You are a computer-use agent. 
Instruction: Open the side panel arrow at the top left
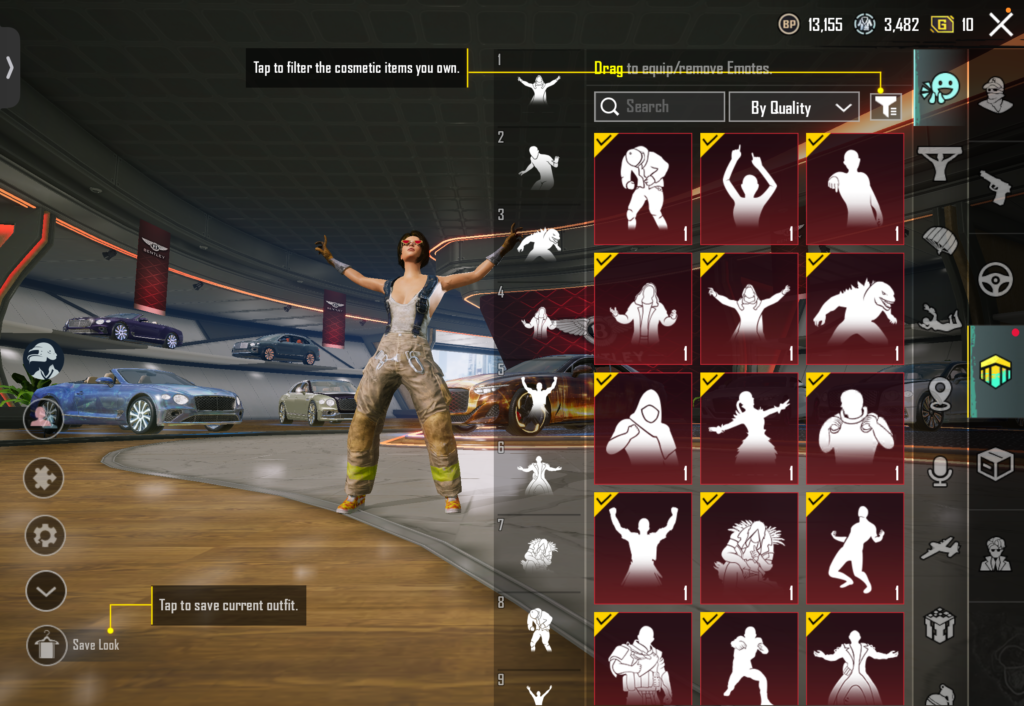[10, 67]
